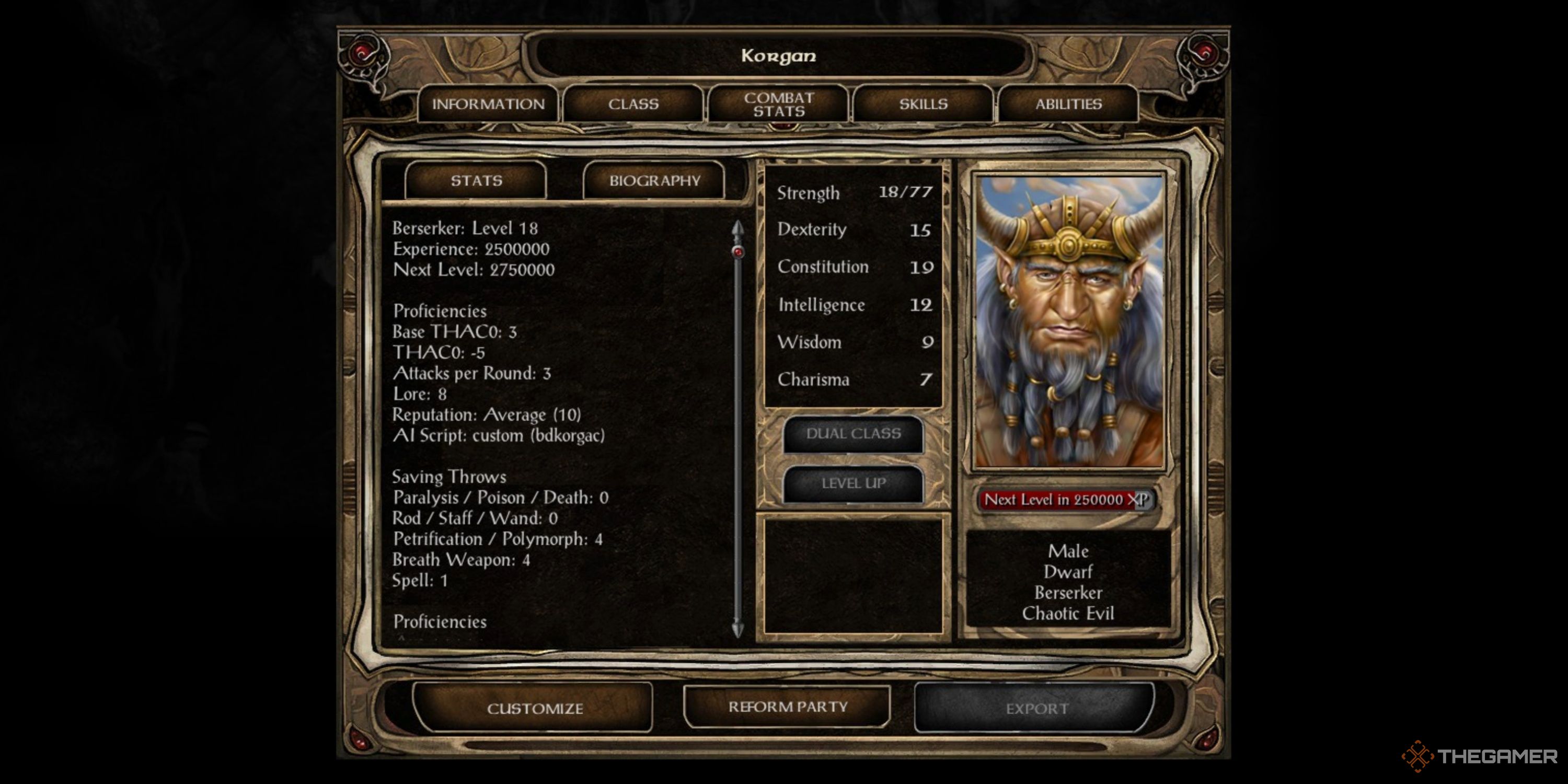
Task: Export the character
Action: coord(1036,709)
